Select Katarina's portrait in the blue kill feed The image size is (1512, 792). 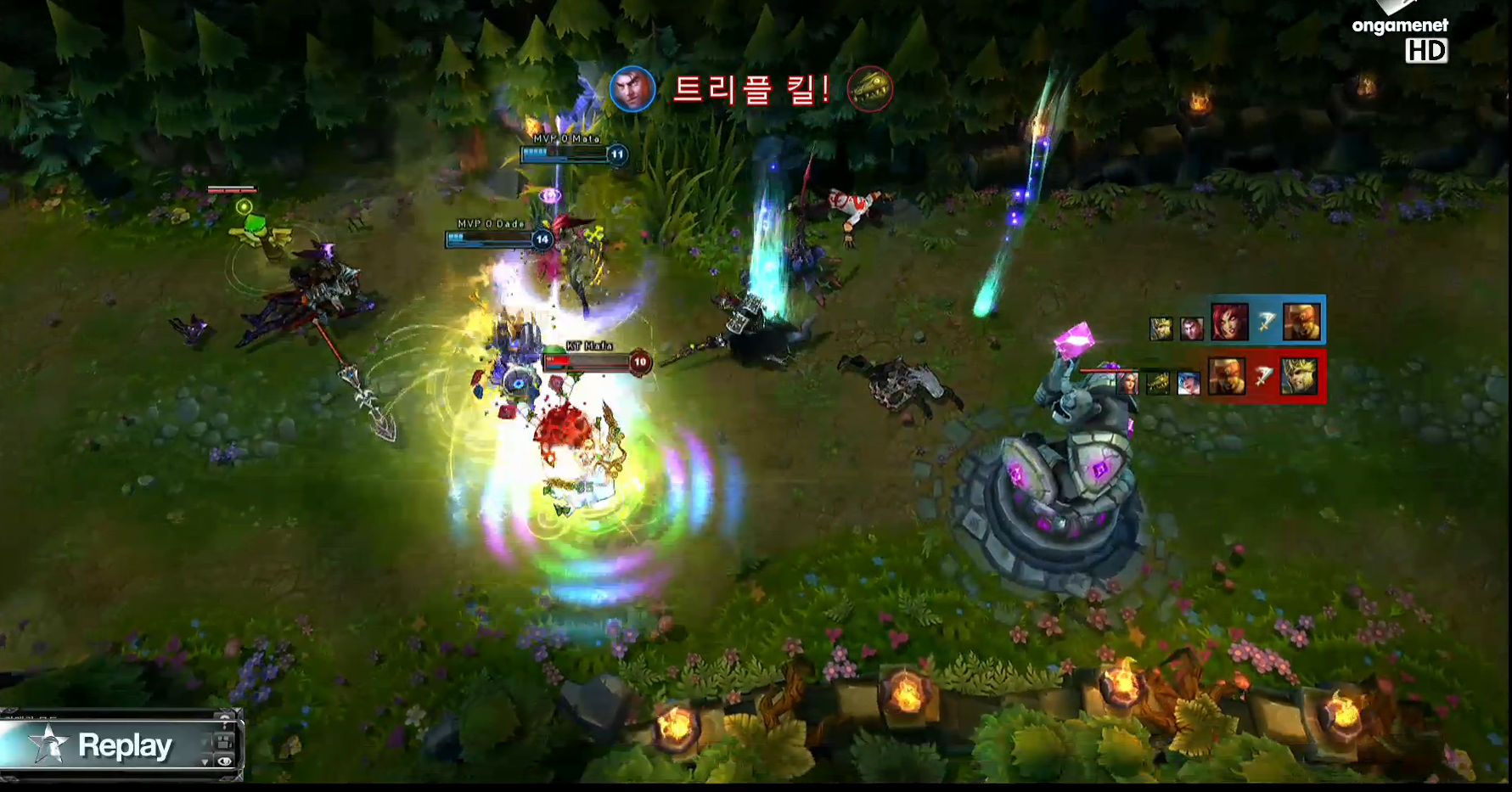[1229, 323]
